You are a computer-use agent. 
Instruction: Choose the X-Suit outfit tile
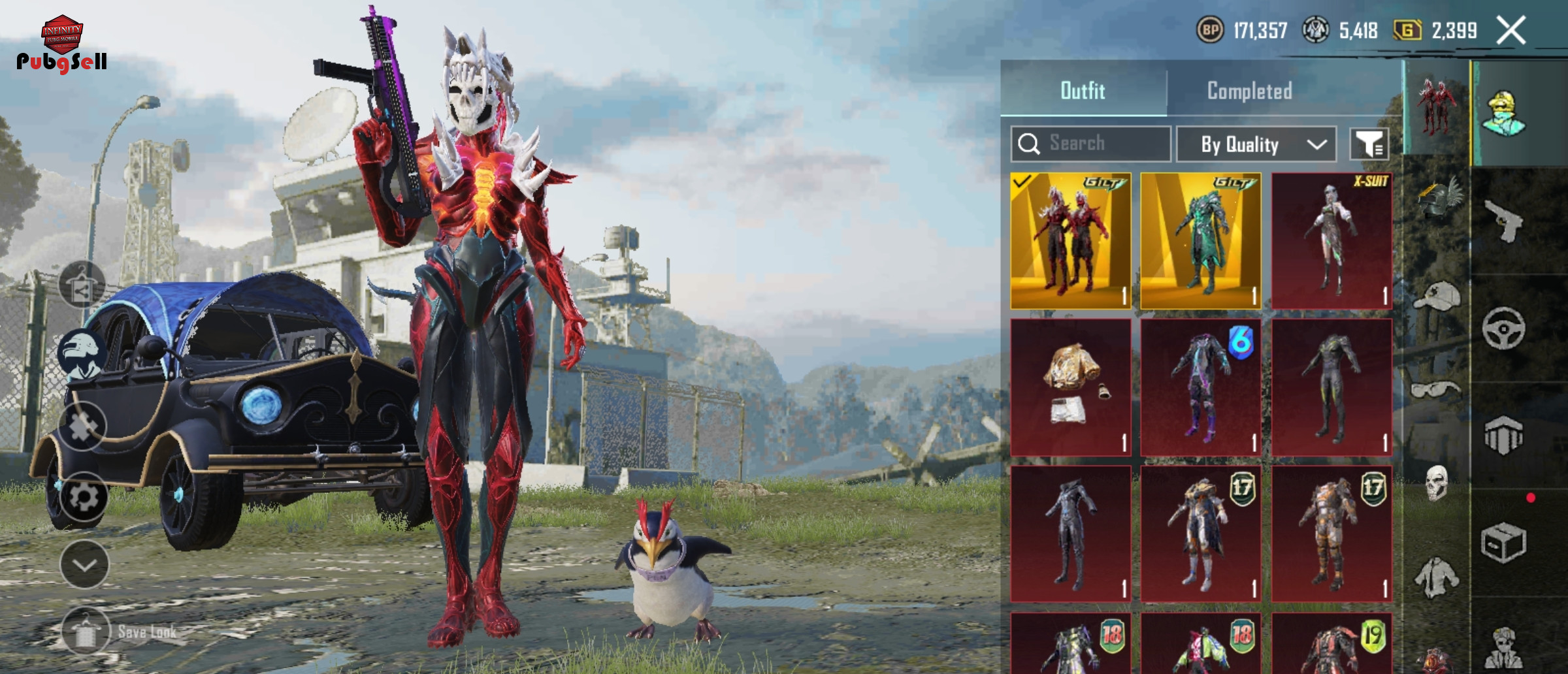pos(1331,241)
